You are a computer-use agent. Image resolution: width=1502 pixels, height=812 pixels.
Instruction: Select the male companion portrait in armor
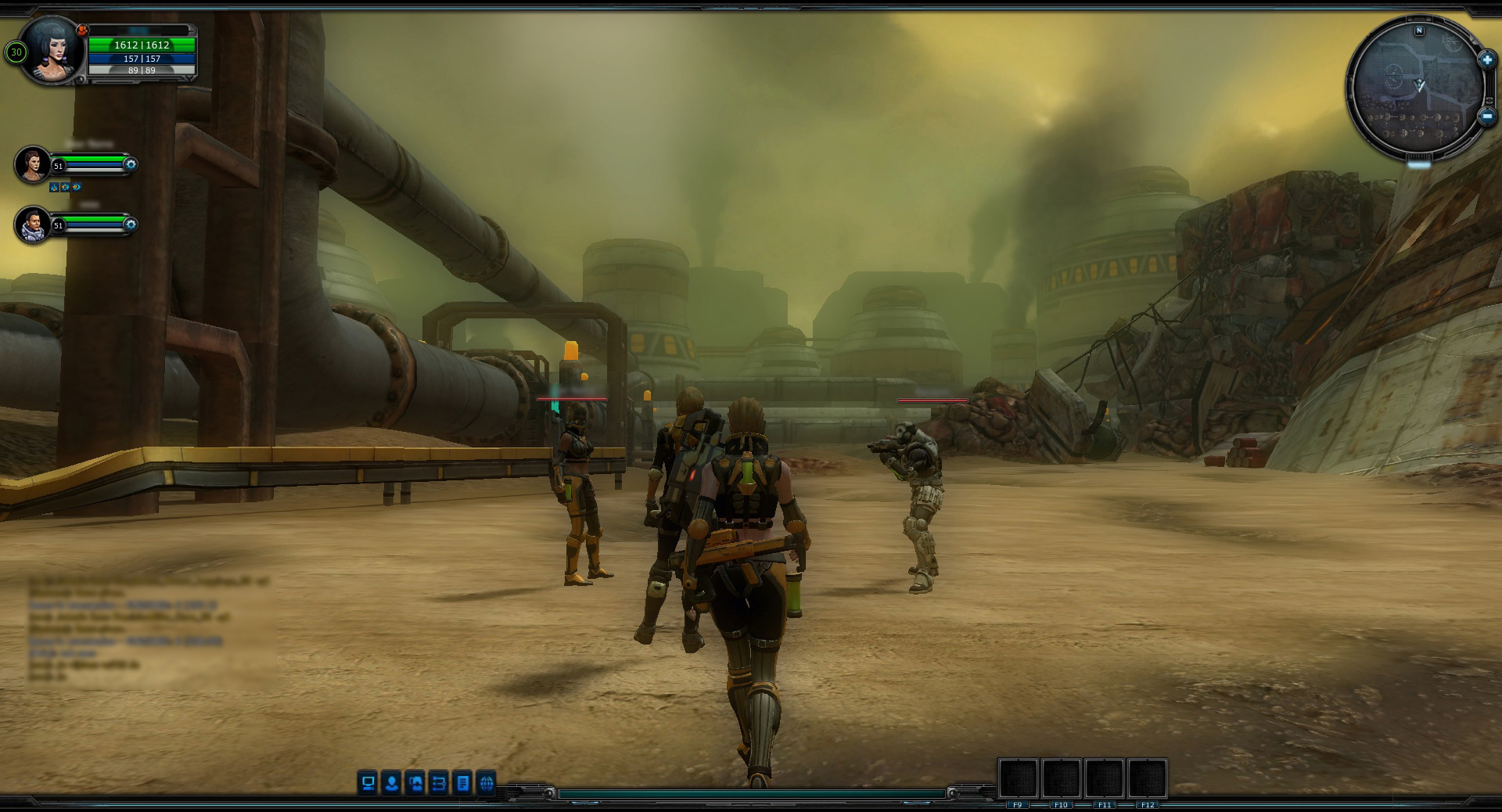click(33, 225)
